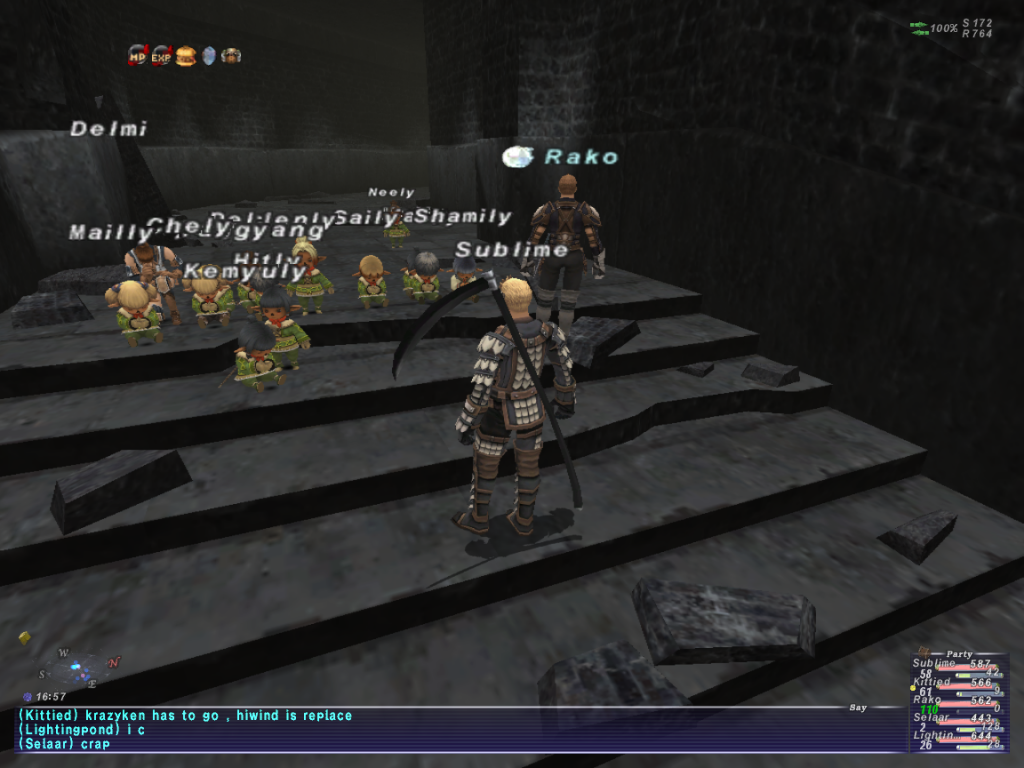The width and height of the screenshot is (1024, 768).
Task: Select the burger food status icon
Action: 185,56
